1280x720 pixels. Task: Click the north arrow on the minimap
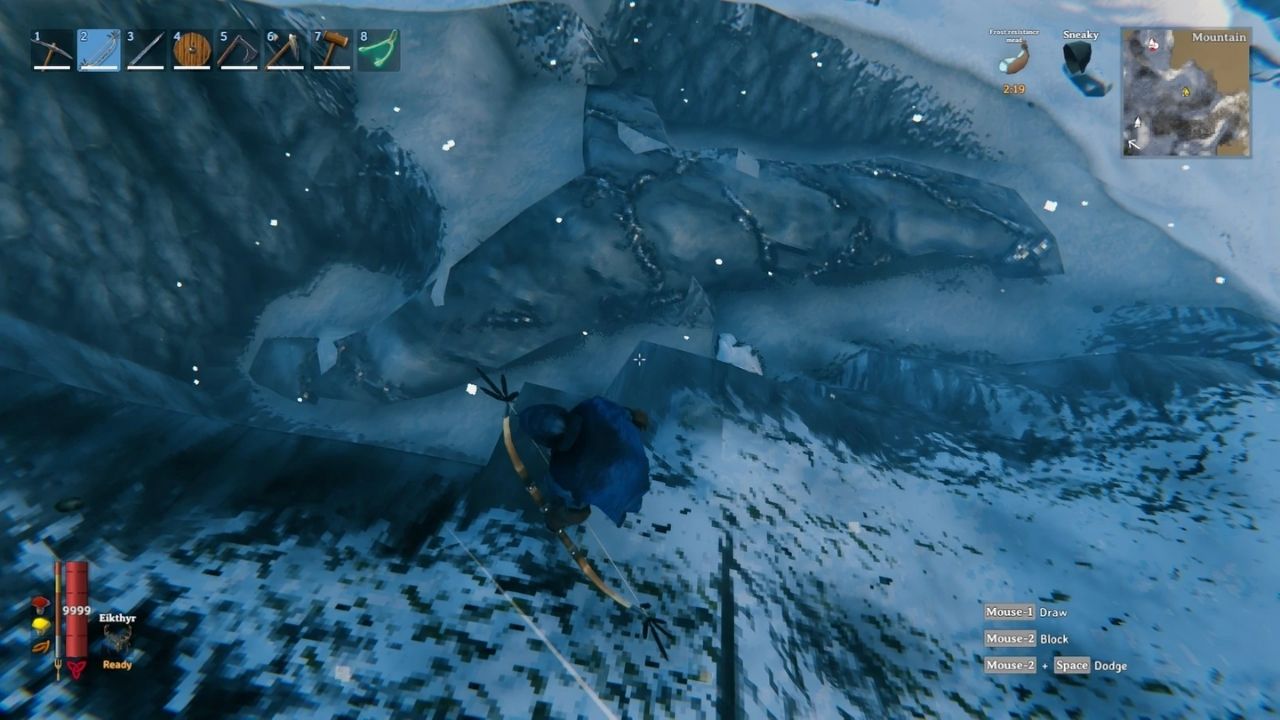click(1137, 121)
